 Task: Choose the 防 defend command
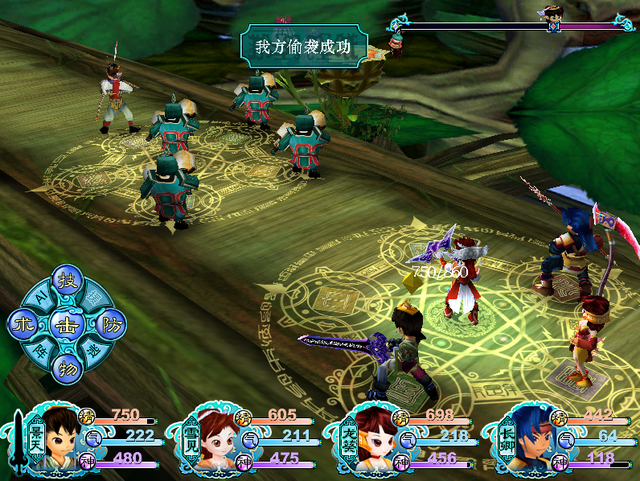coord(110,323)
